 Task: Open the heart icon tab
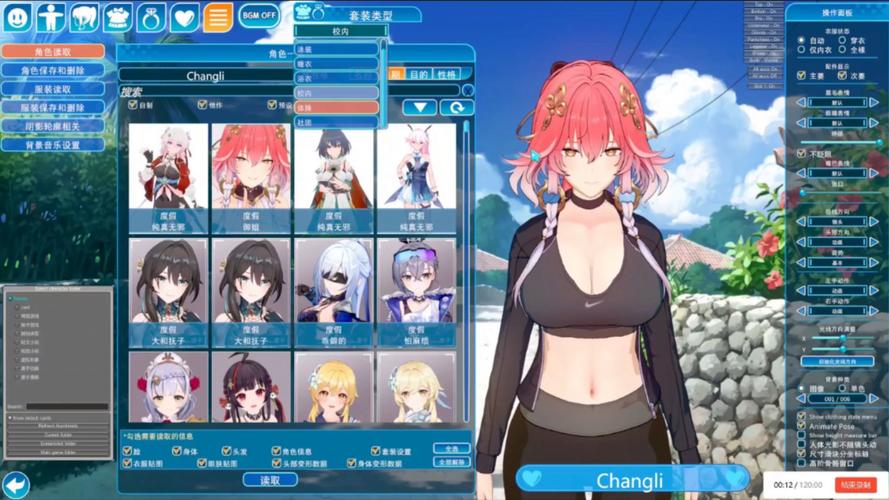click(184, 17)
